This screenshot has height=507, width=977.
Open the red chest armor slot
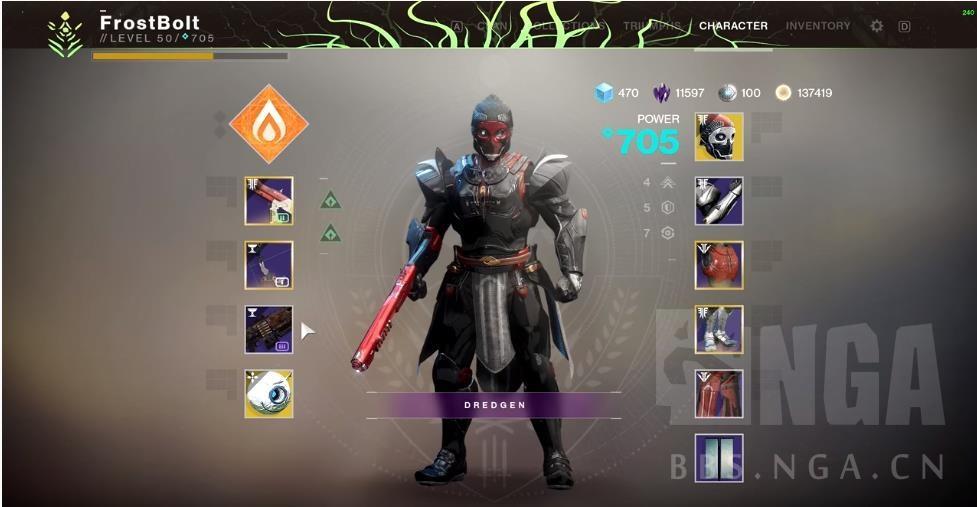click(719, 265)
